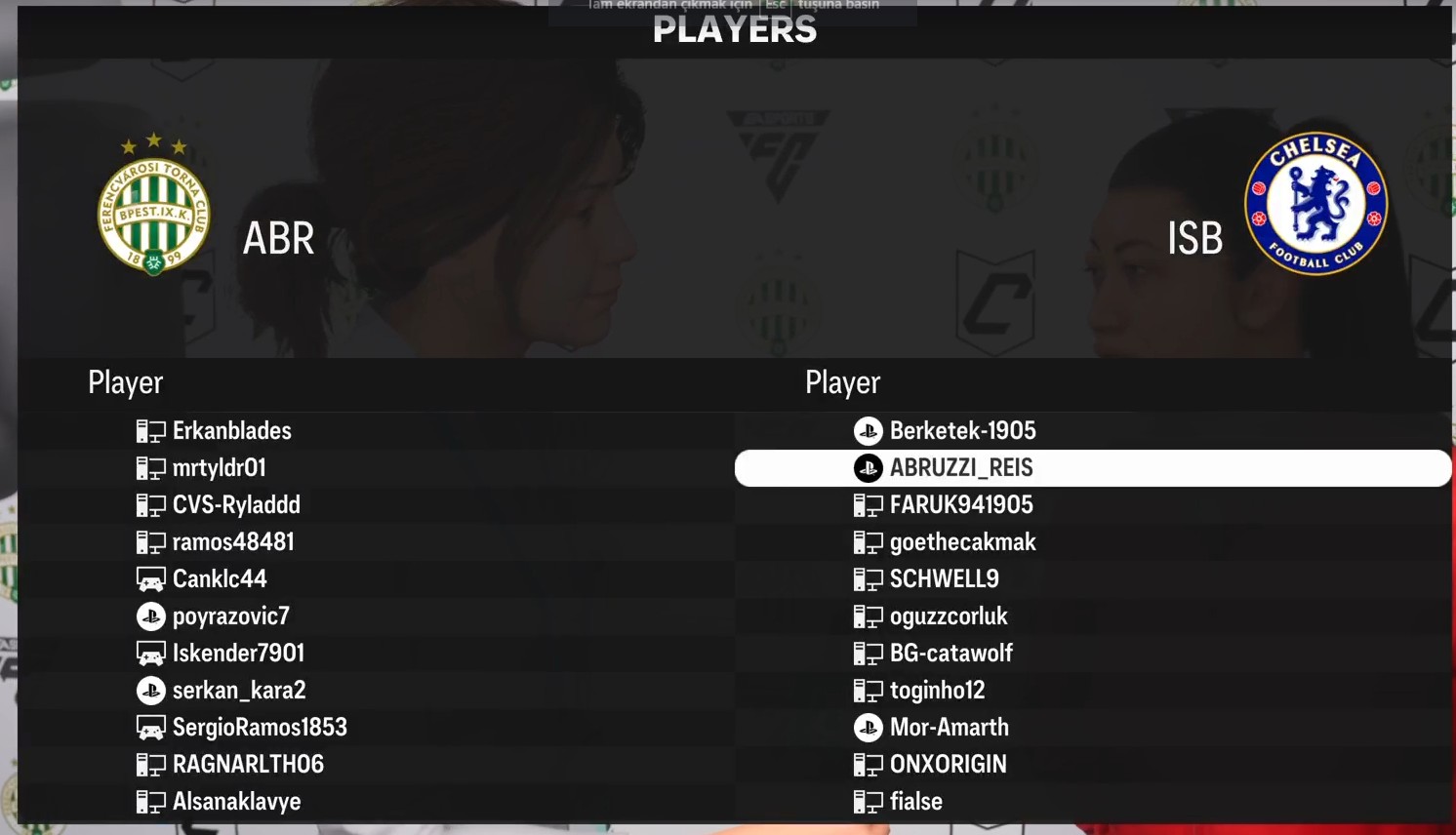Image resolution: width=1456 pixels, height=835 pixels.
Task: Choose the BG-catawolf player entry
Action: pyautogui.click(x=950, y=654)
